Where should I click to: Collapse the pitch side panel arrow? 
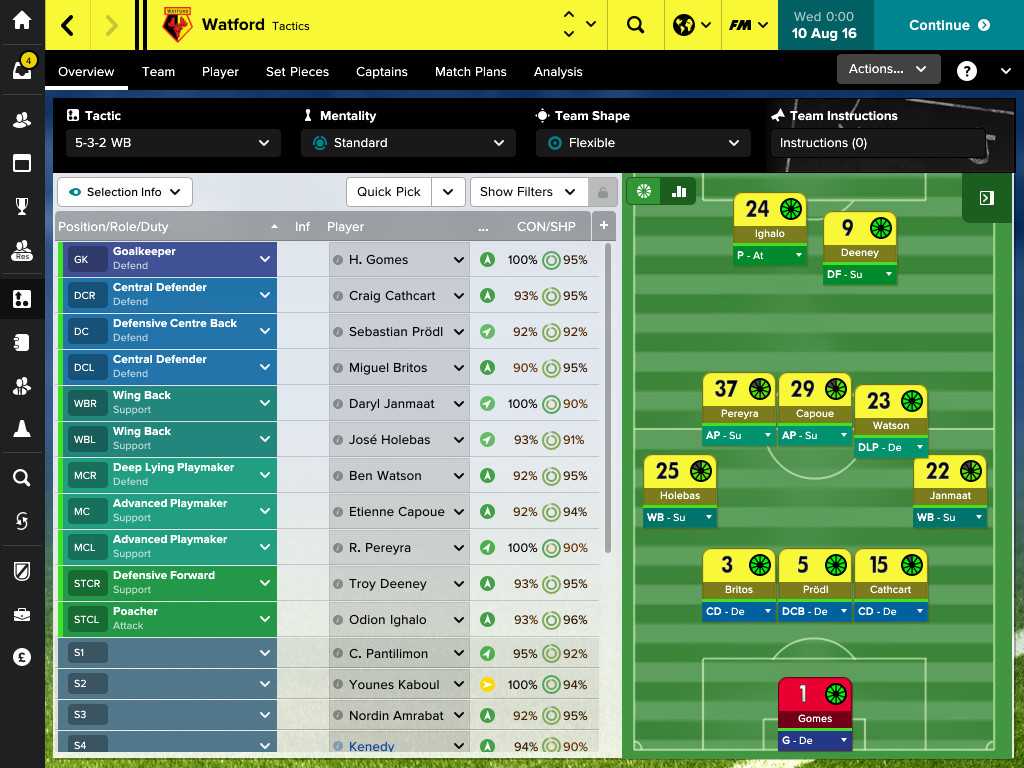pyautogui.click(x=986, y=198)
